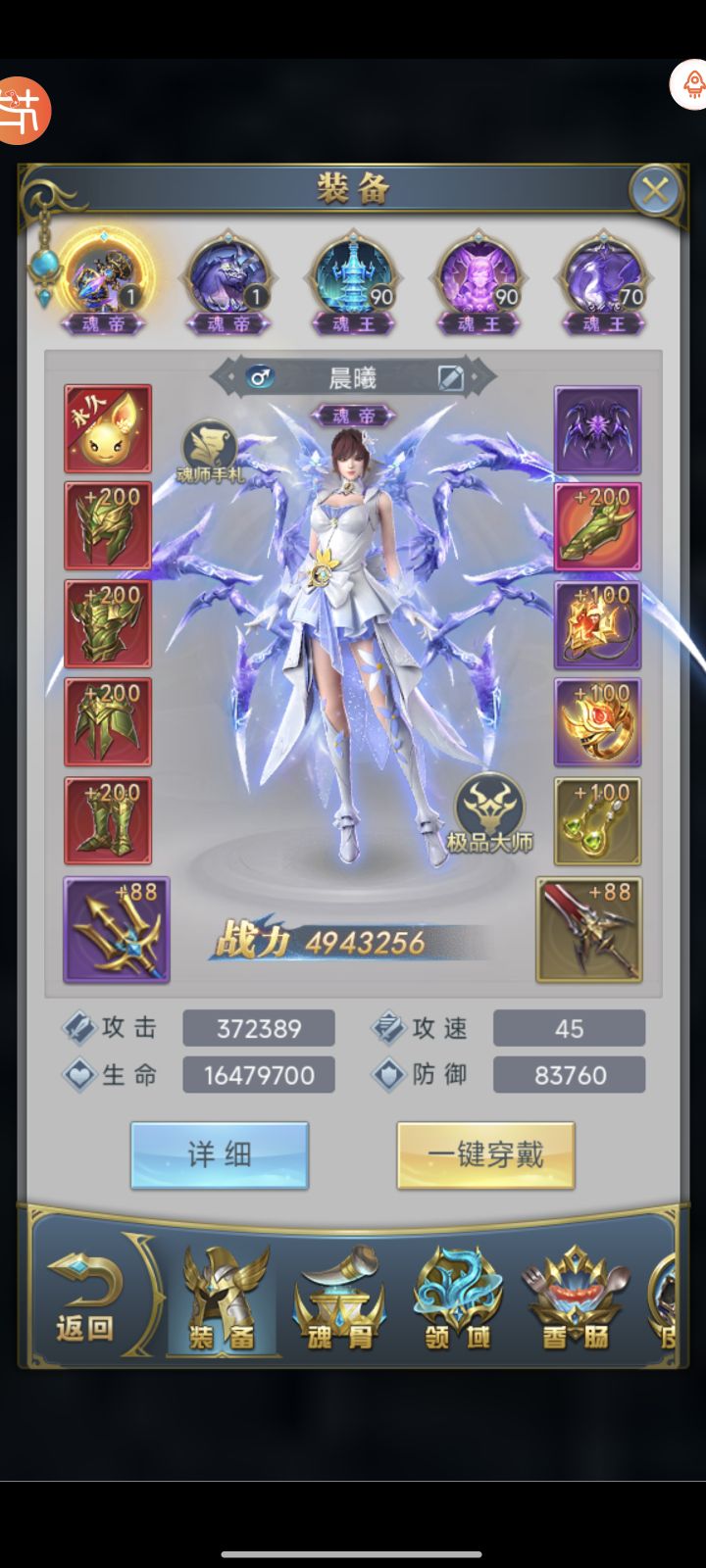The width and height of the screenshot is (706, 1568).
Task: Select the green helmet +200 slot
Action: pyautogui.click(x=108, y=525)
